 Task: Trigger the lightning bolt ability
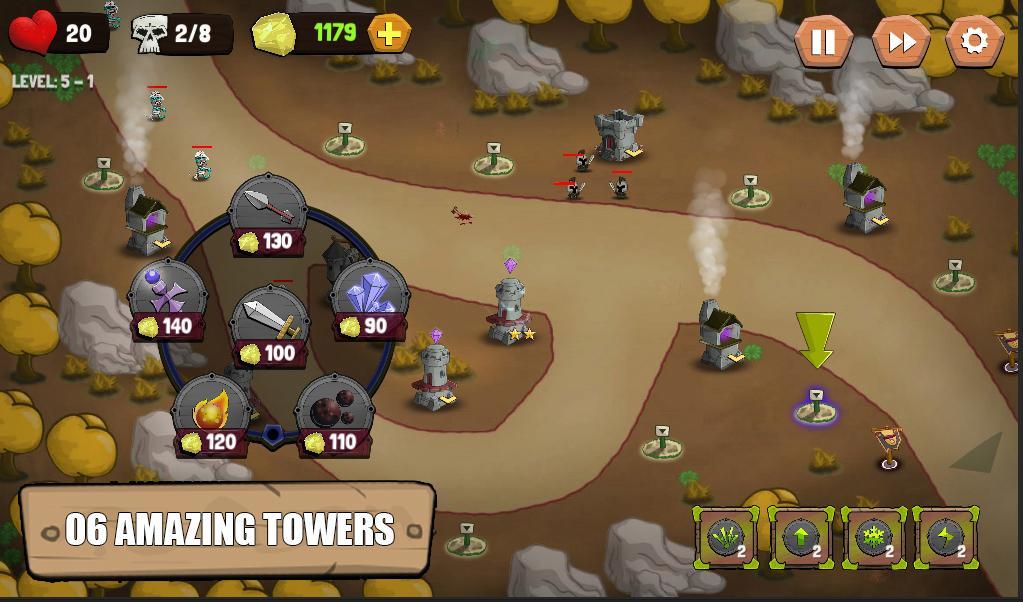(945, 538)
